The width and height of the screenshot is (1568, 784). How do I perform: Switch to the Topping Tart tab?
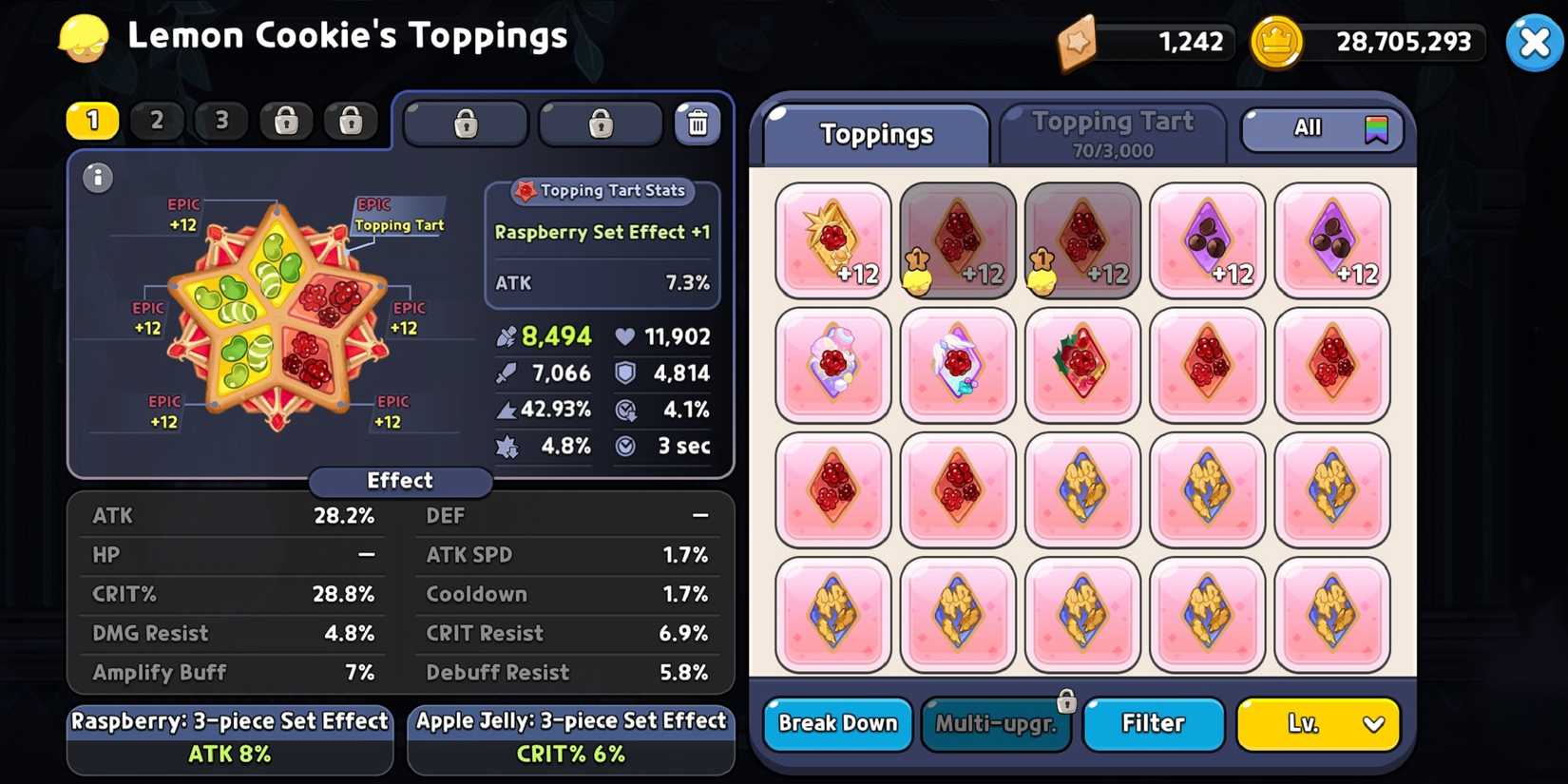pos(1112,131)
